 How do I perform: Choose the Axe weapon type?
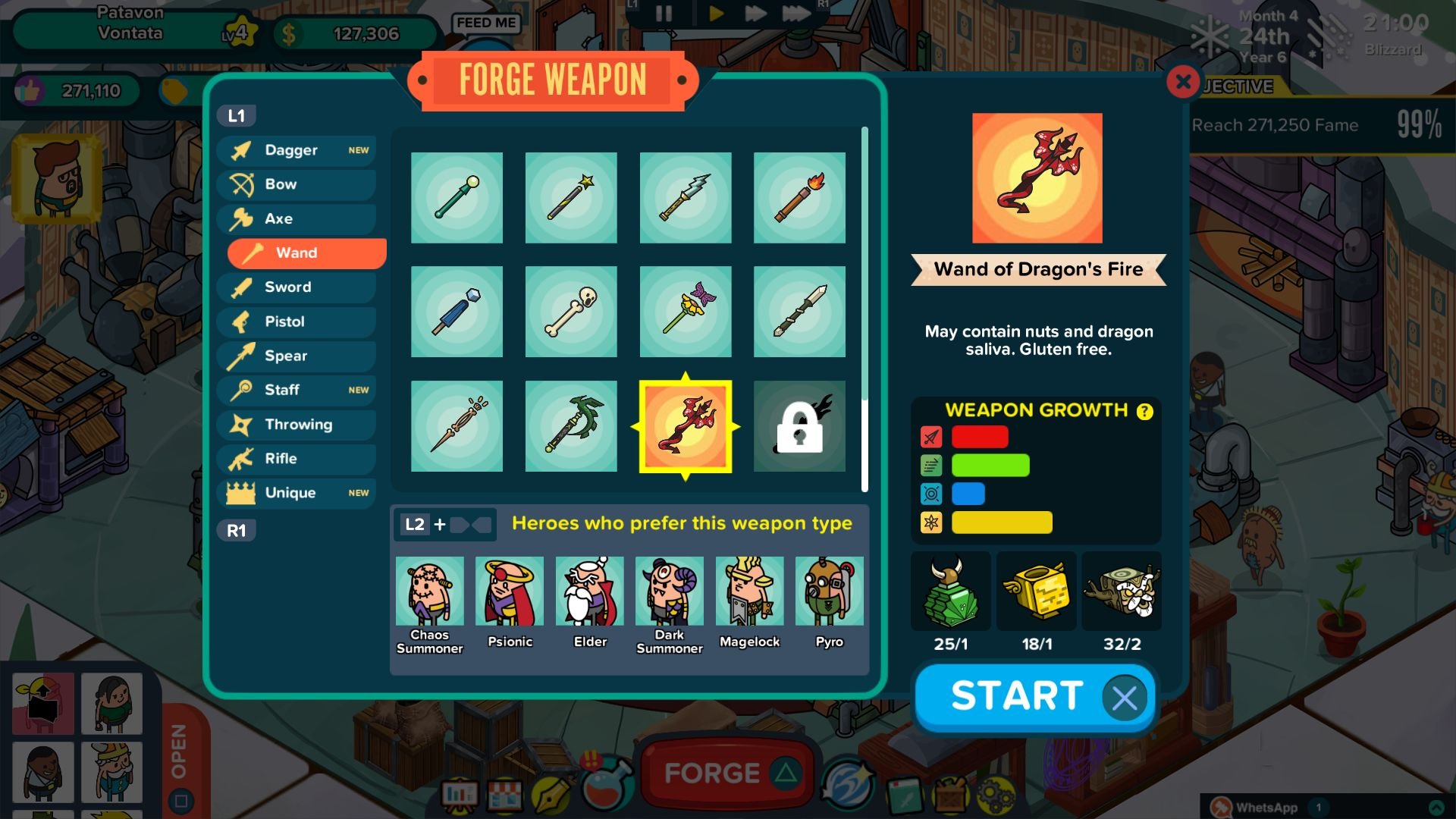point(296,218)
